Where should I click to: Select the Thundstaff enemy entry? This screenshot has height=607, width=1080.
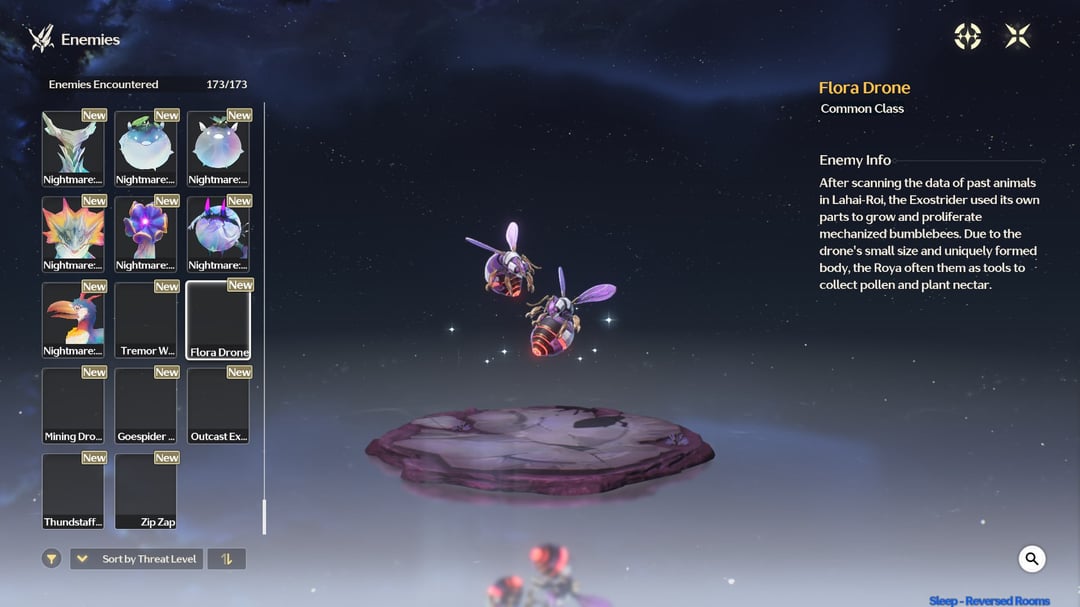tap(73, 491)
